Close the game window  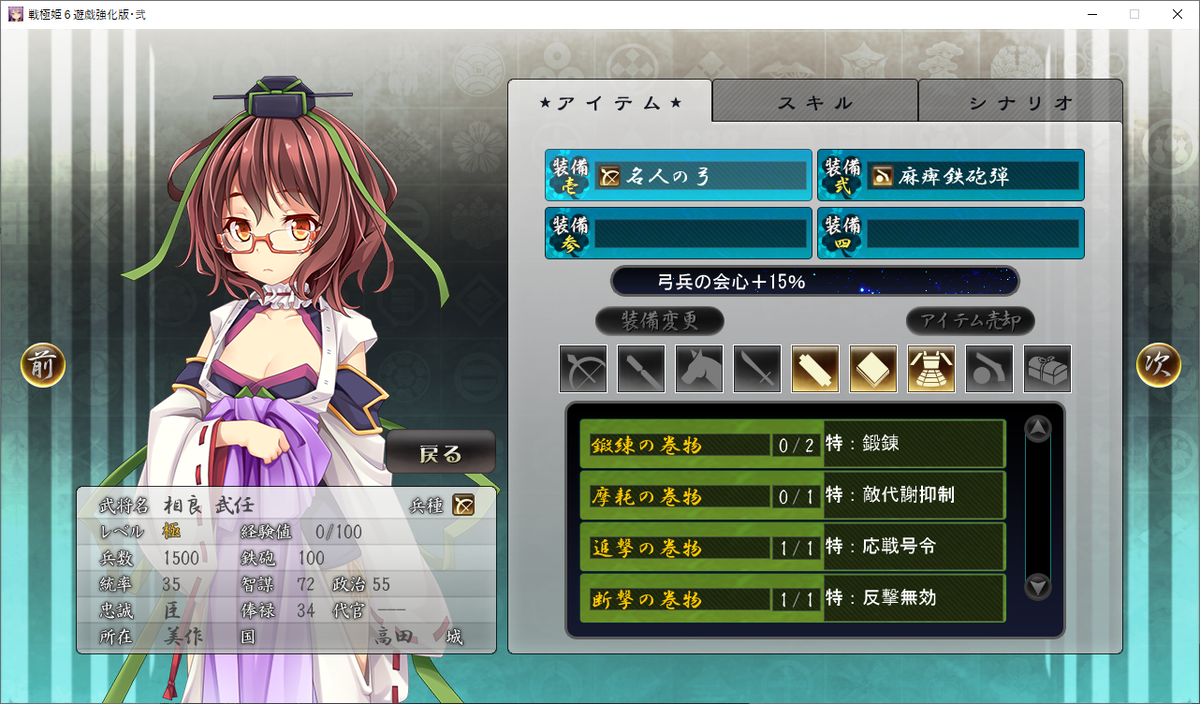point(1176,14)
